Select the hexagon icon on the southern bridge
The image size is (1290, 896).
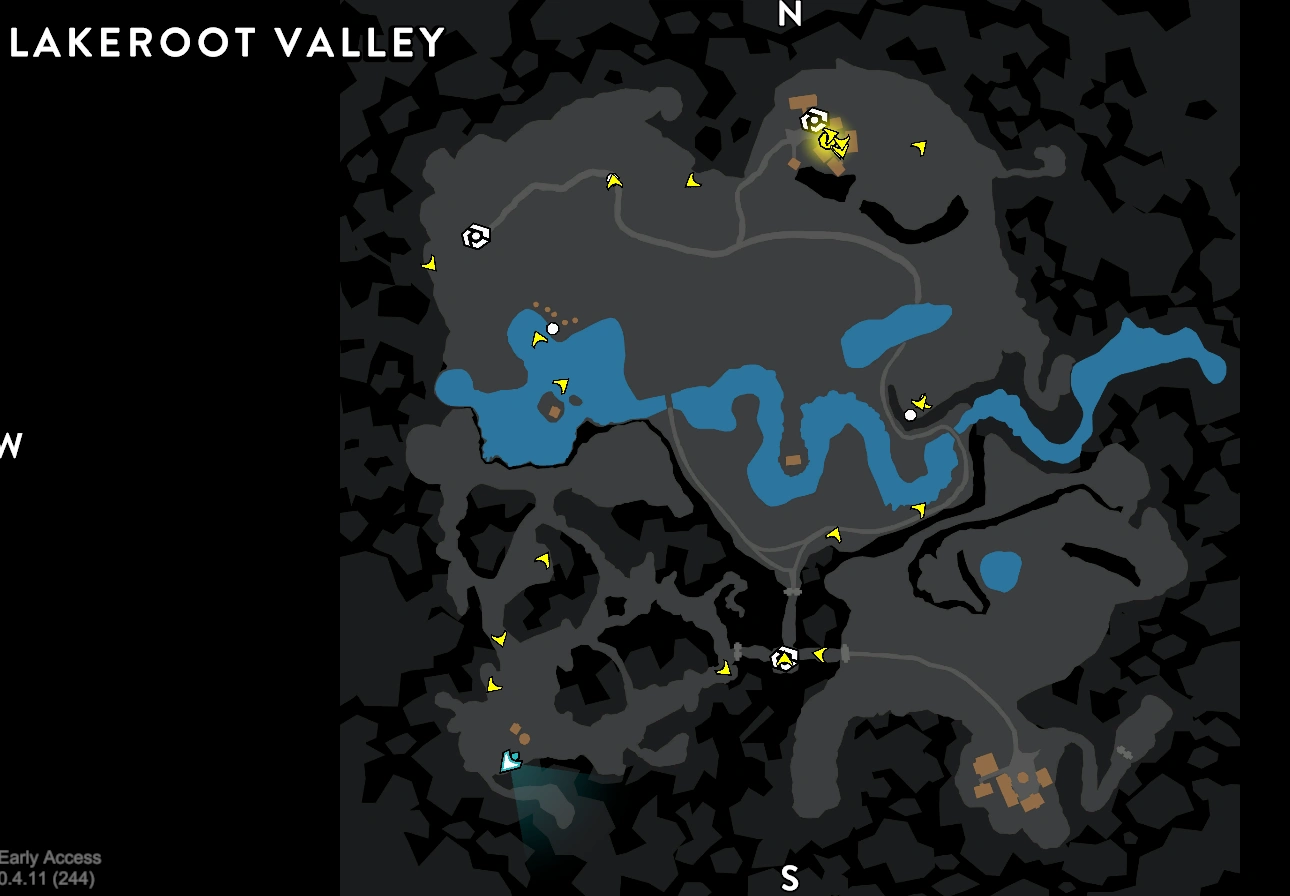(784, 659)
